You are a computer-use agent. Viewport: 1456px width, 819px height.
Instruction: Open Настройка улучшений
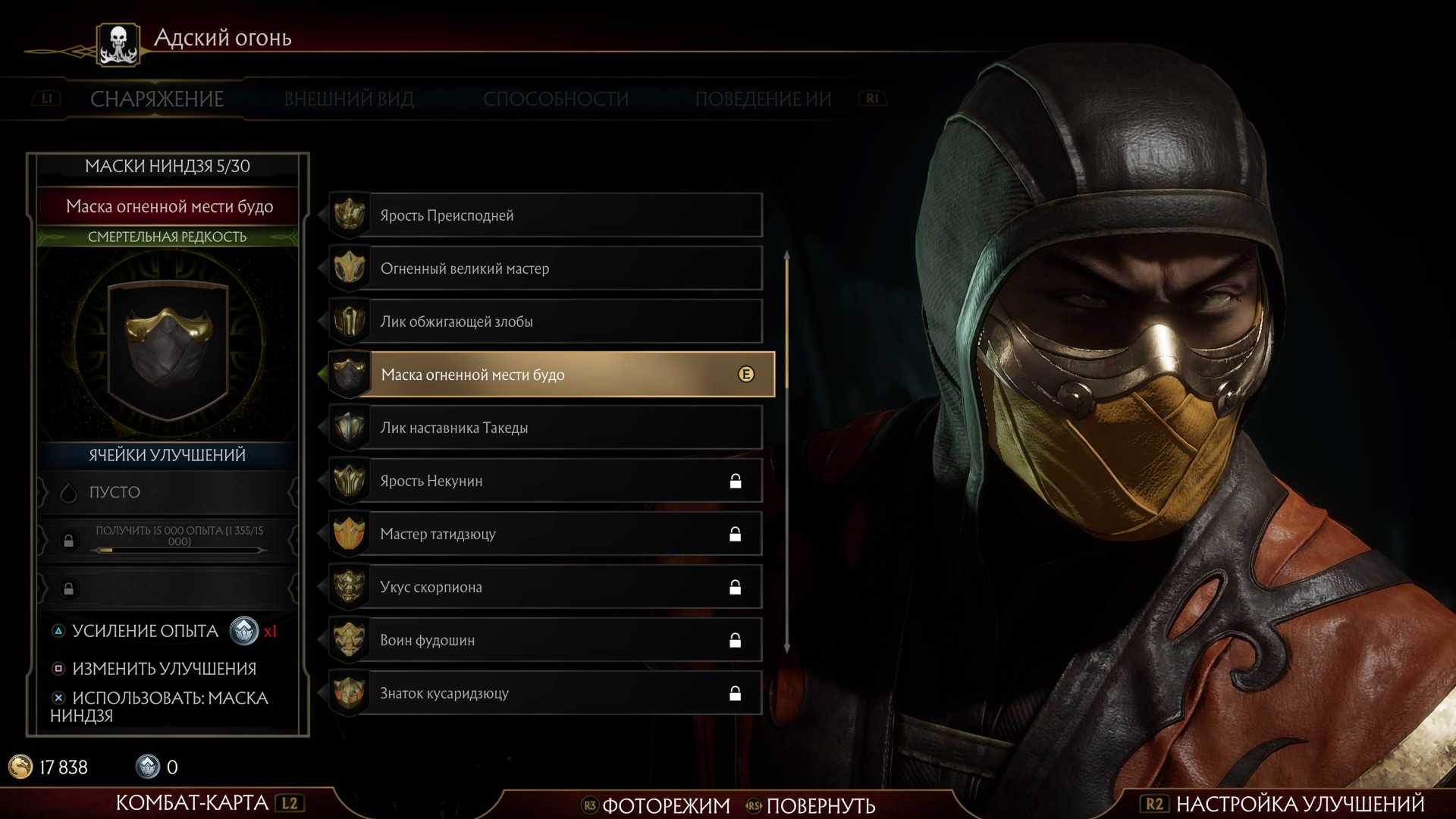click(x=1300, y=804)
